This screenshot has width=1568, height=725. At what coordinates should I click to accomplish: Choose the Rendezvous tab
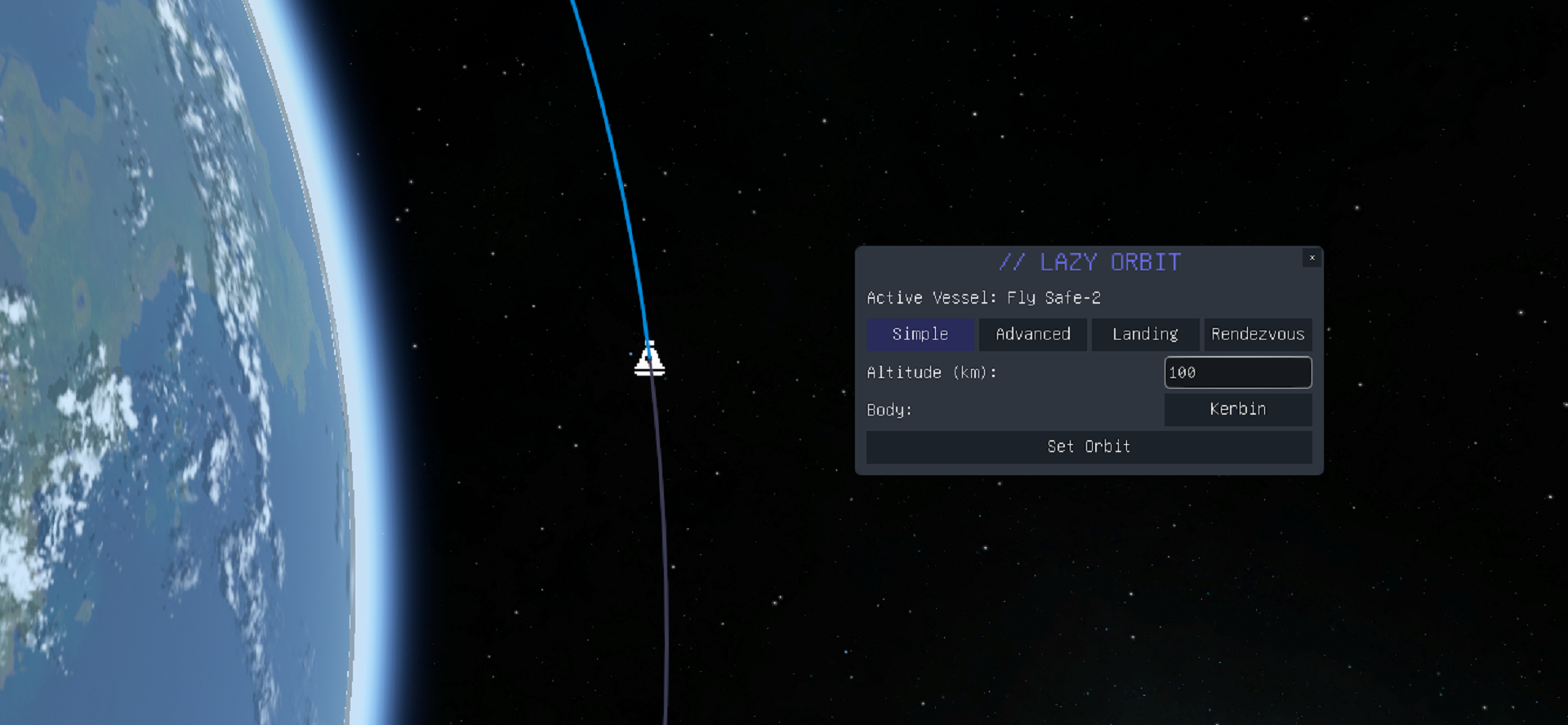(1258, 334)
